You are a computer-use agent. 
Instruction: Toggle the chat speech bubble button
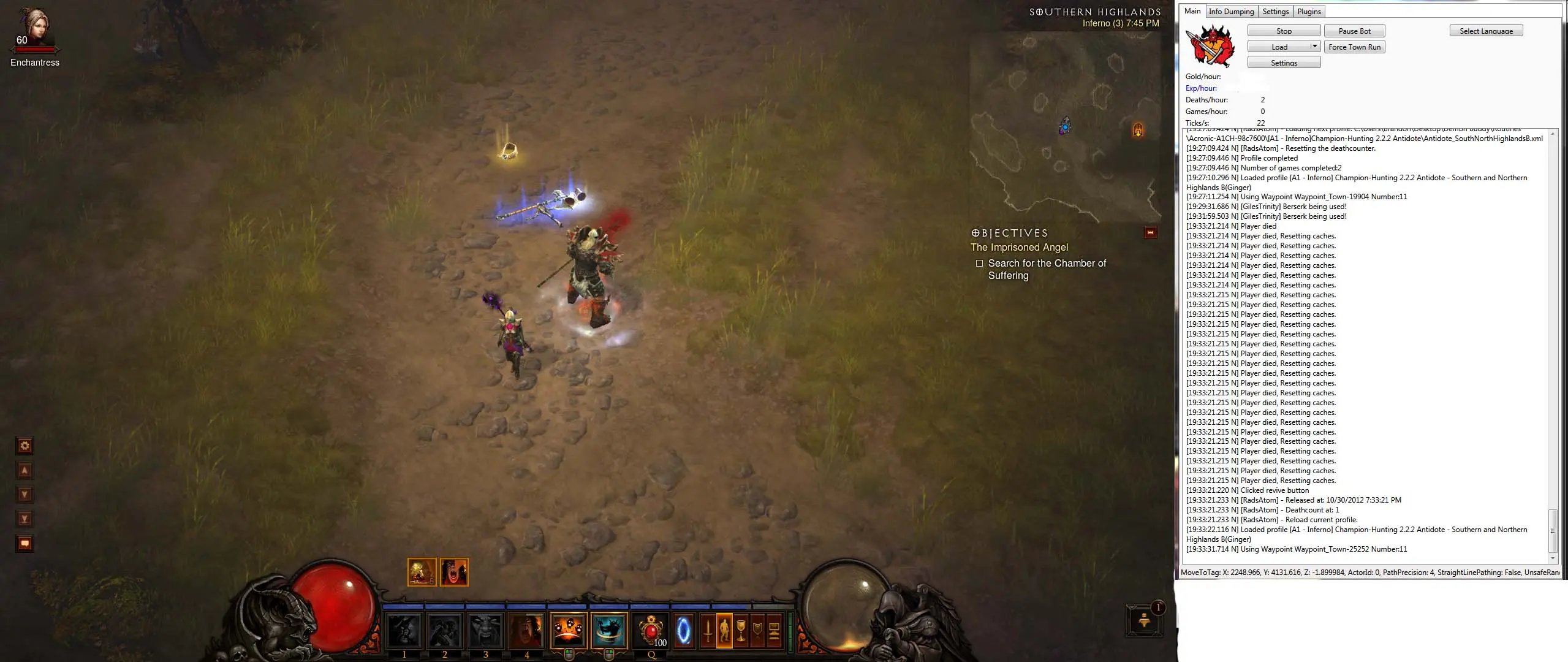(25, 543)
